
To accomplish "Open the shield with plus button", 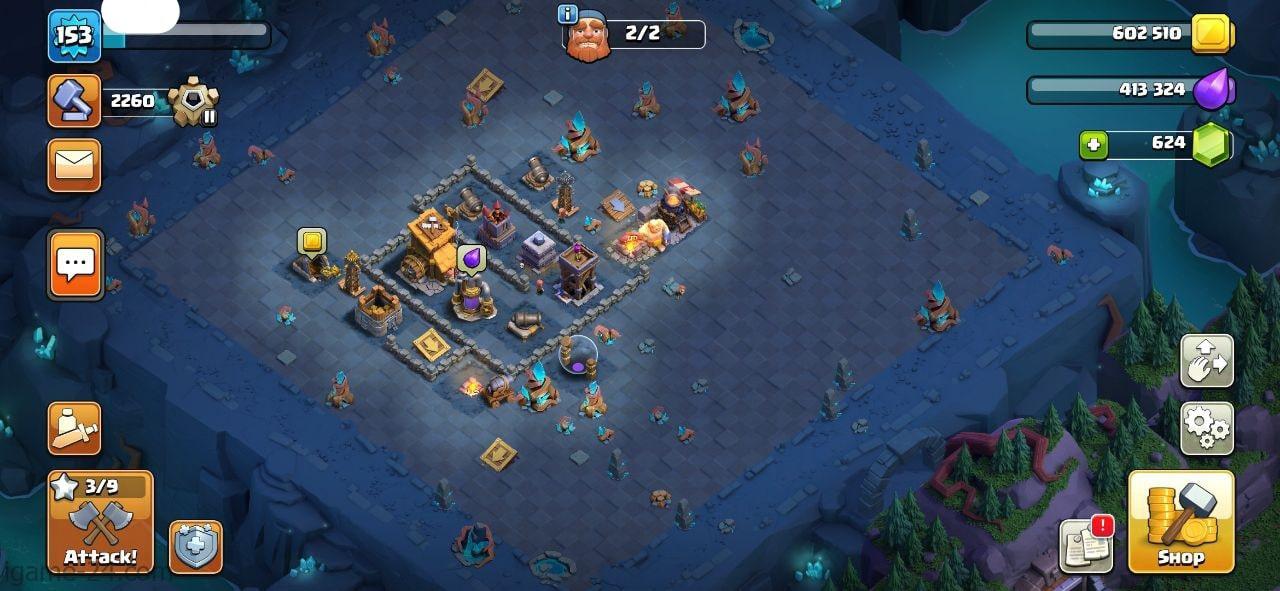I will (195, 546).
